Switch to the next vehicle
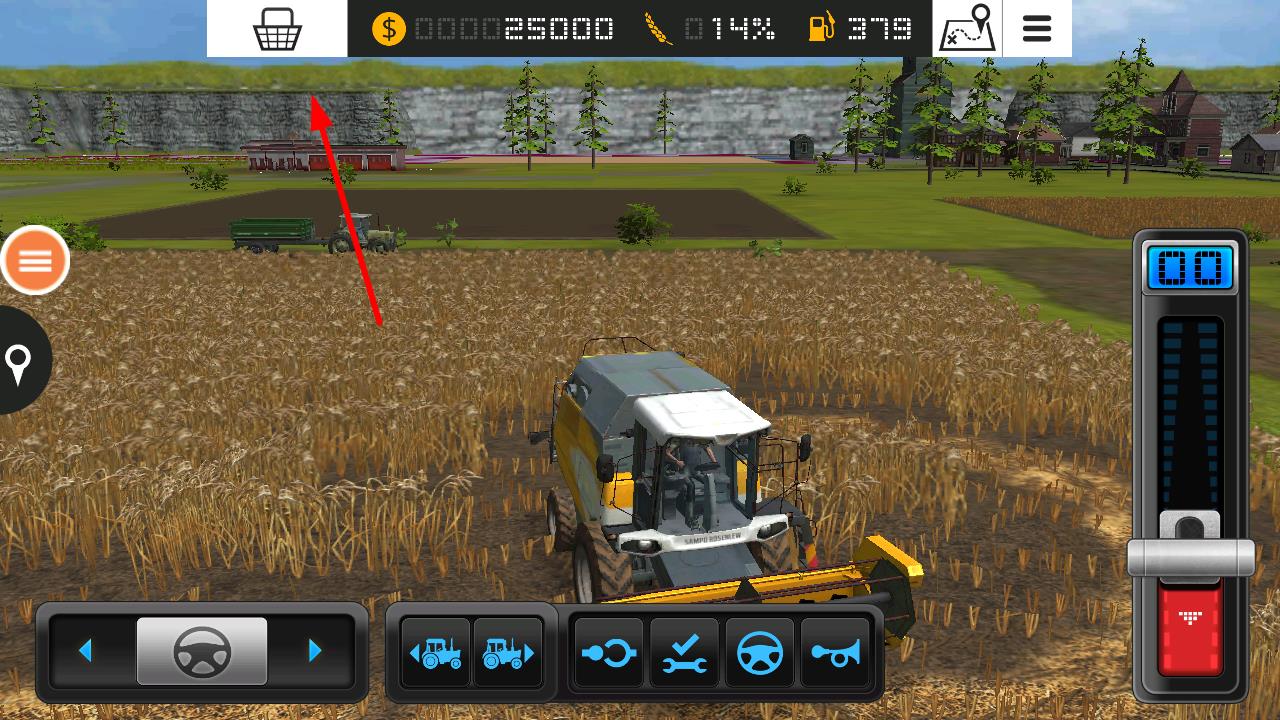This screenshot has width=1280, height=720. [508, 654]
